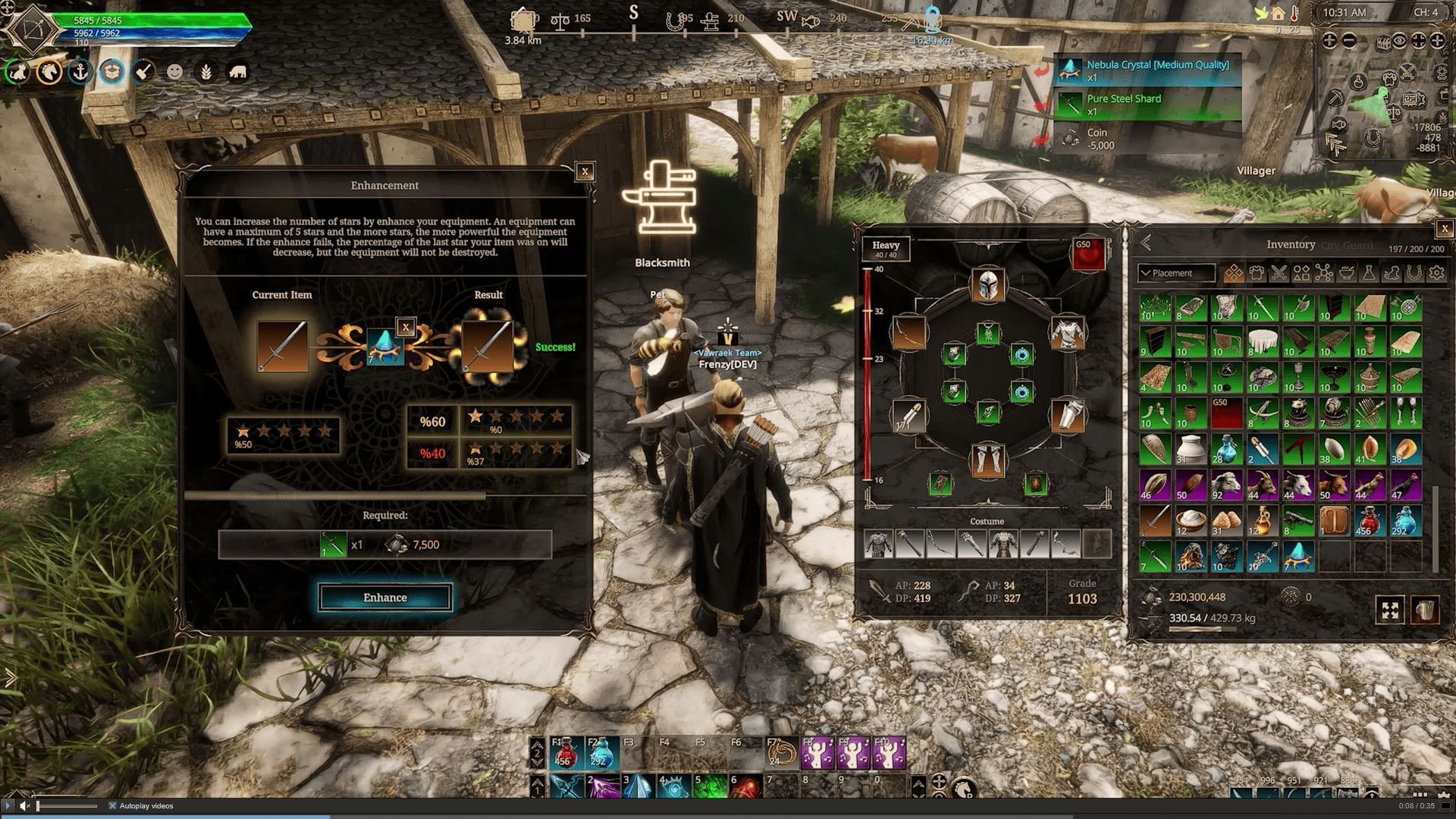Use the red potion in the F1 slot

pyautogui.click(x=566, y=752)
